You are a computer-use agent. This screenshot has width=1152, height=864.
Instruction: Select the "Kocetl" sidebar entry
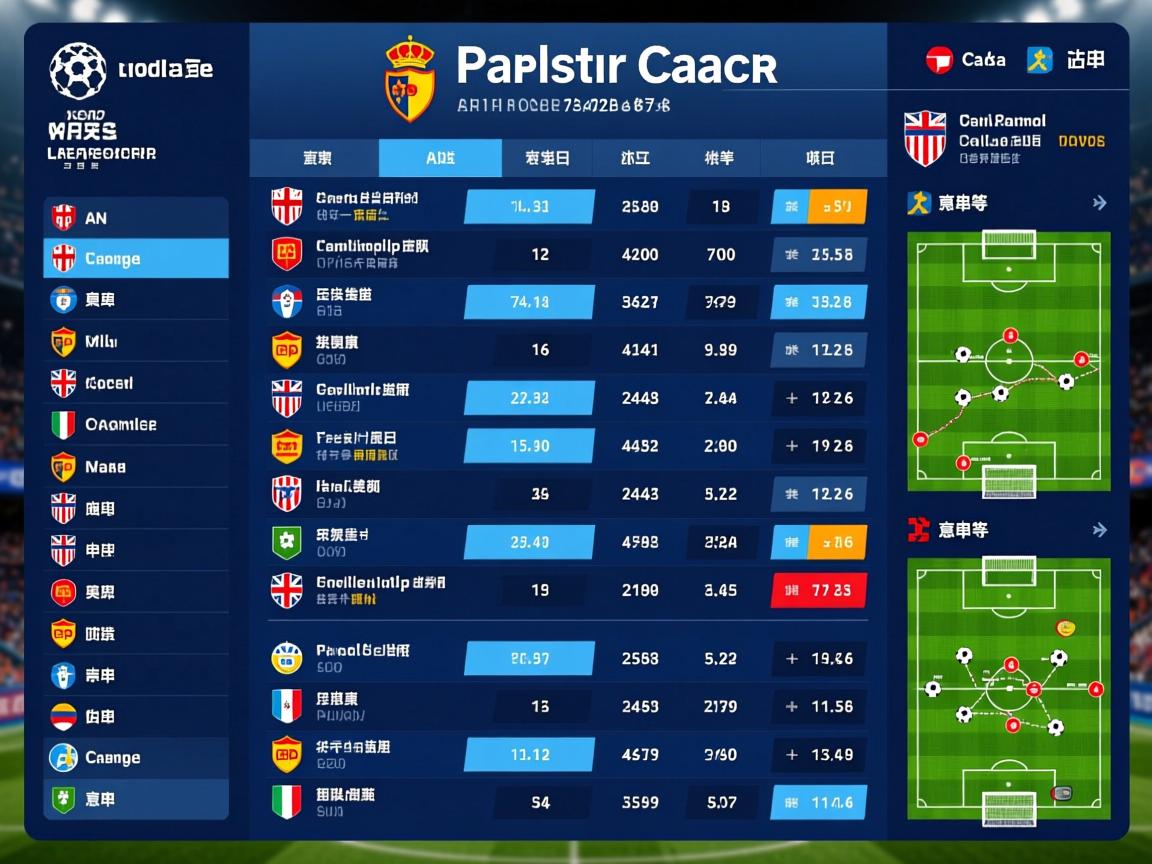pyautogui.click(x=136, y=383)
